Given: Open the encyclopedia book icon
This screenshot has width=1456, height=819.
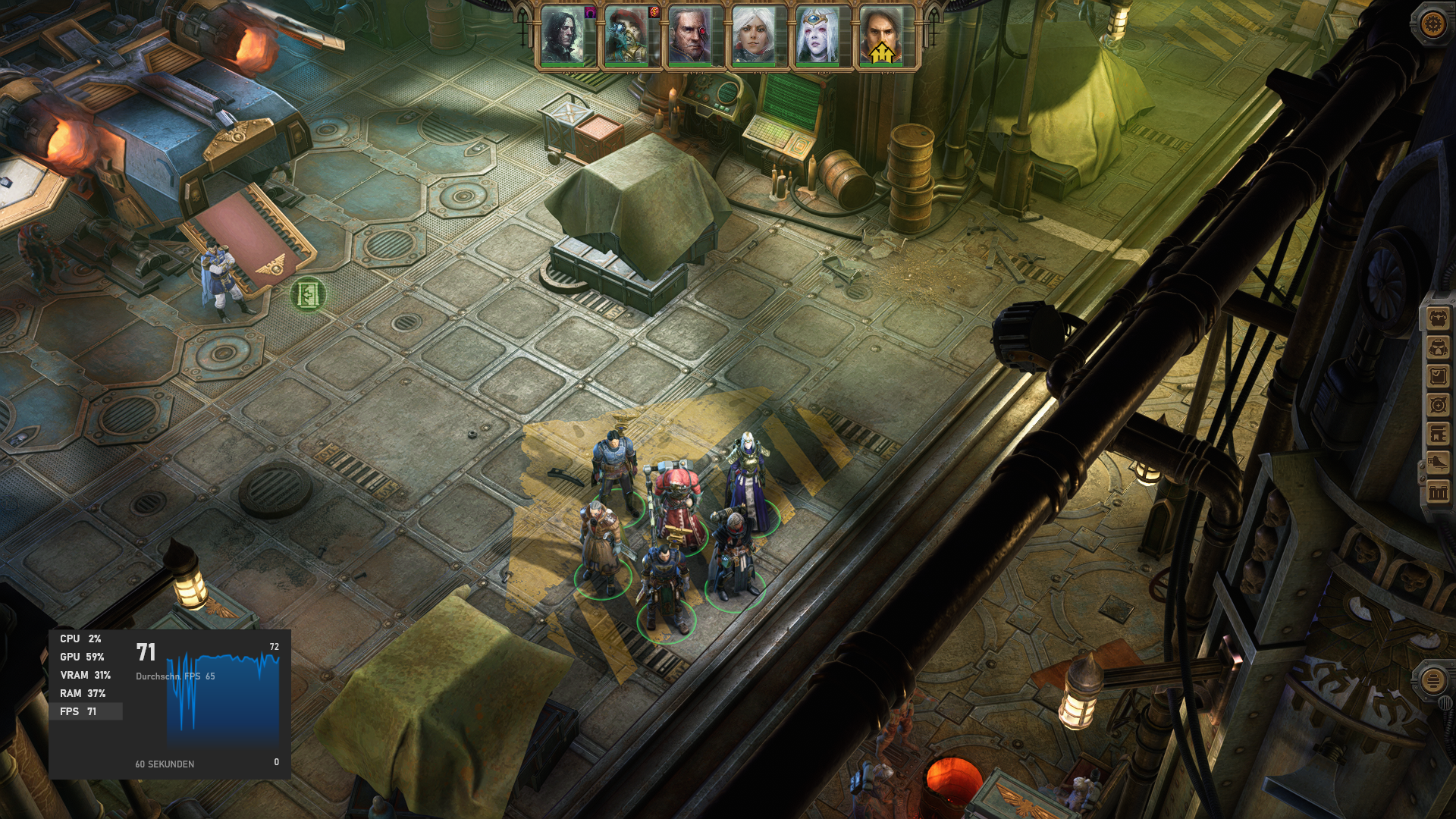Looking at the screenshot, I should pyautogui.click(x=1438, y=435).
